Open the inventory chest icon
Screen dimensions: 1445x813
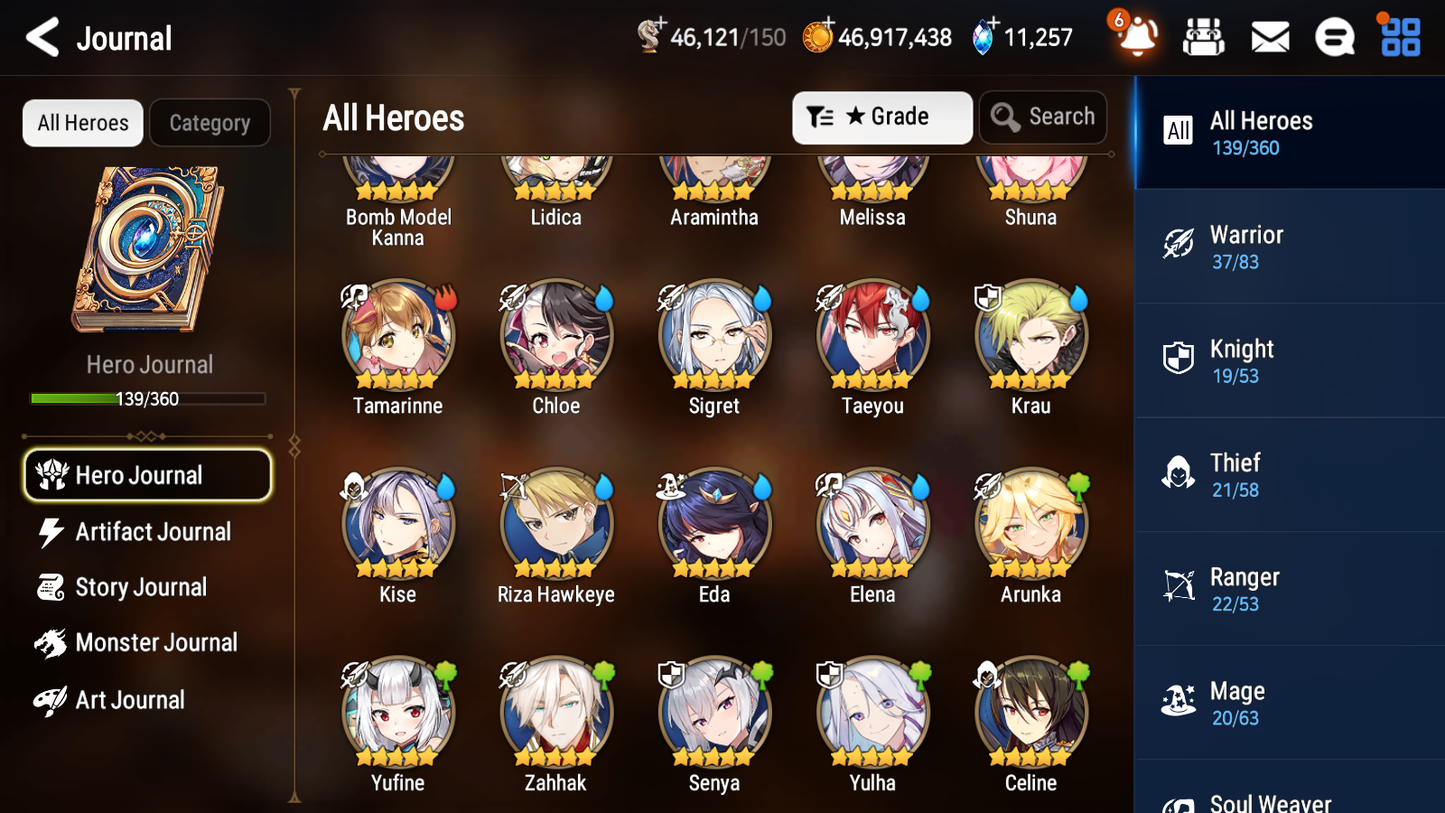tap(1204, 36)
